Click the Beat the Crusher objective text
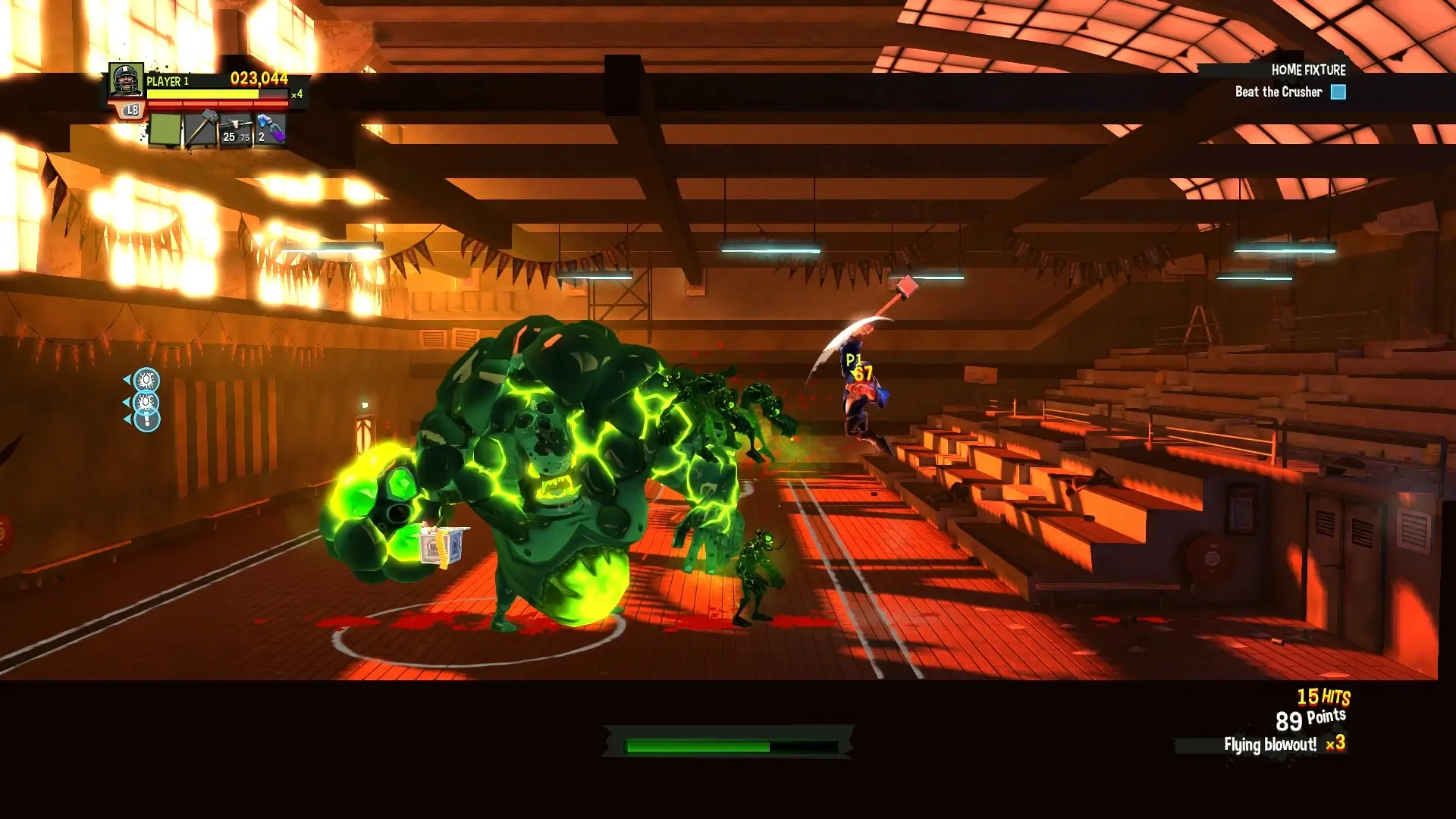The image size is (1456, 819). point(1279,92)
